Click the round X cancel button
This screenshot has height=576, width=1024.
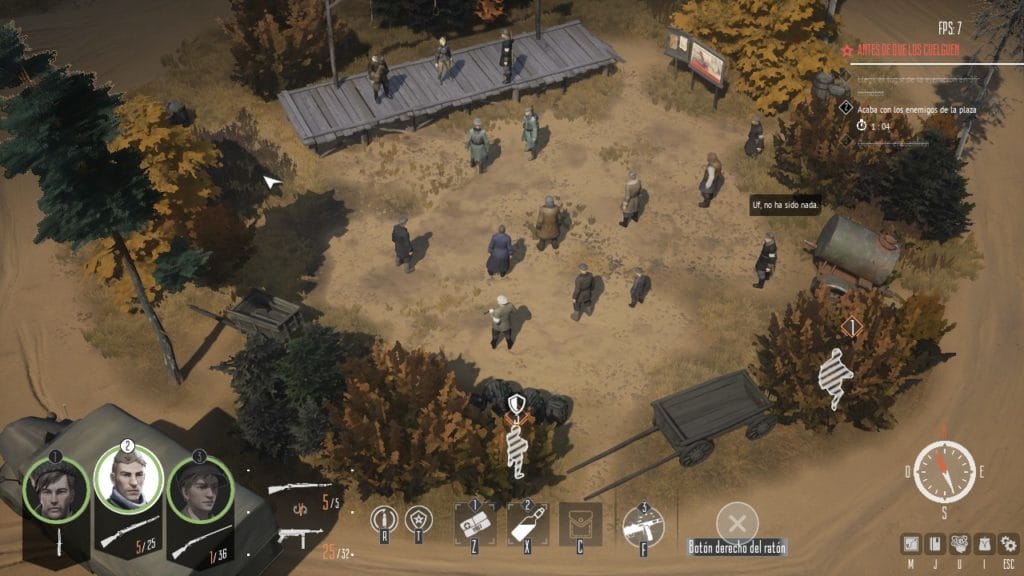tap(737, 522)
